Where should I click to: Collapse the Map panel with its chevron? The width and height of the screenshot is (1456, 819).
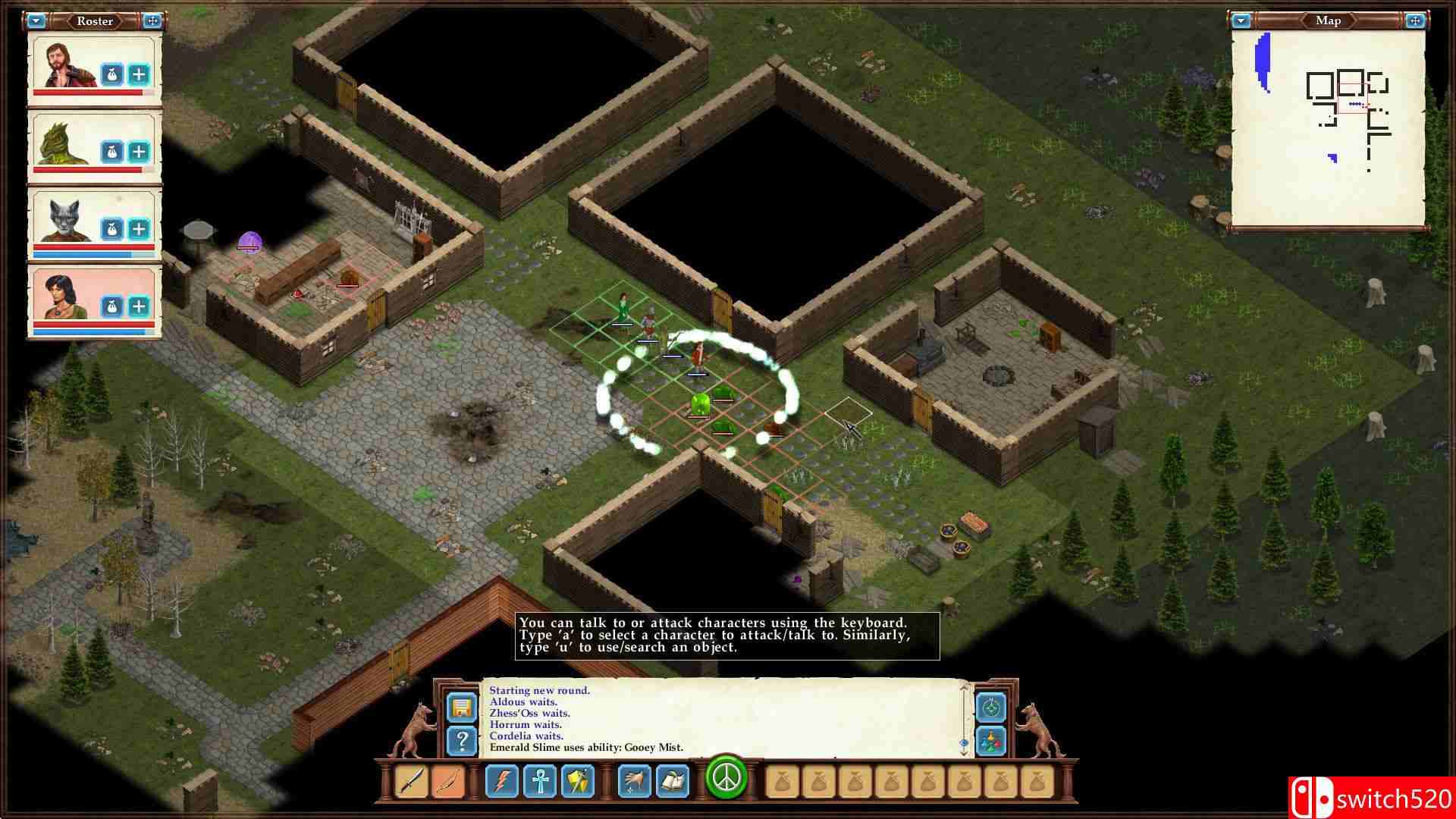pyautogui.click(x=1241, y=20)
